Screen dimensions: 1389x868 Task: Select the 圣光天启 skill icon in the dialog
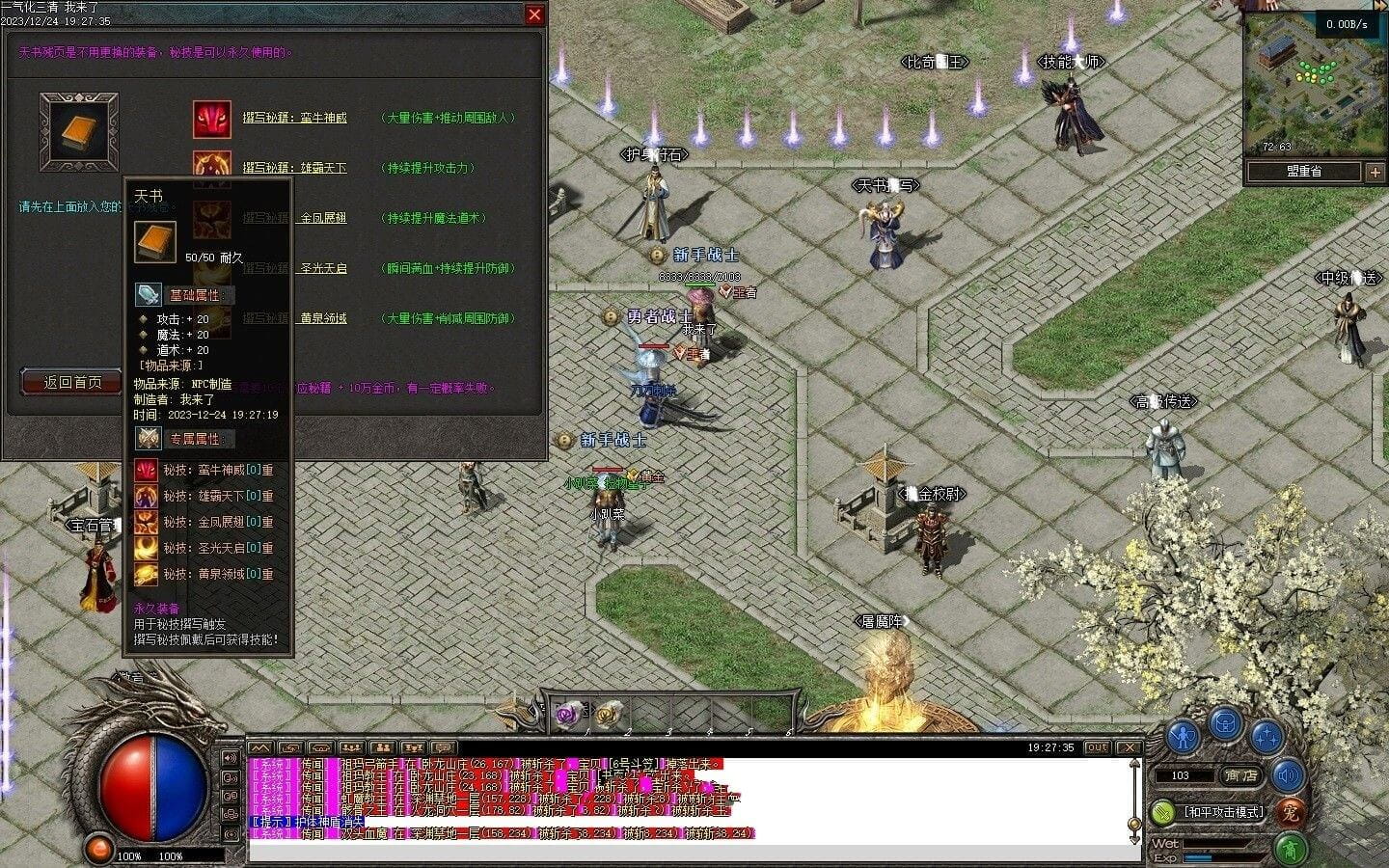(212, 268)
